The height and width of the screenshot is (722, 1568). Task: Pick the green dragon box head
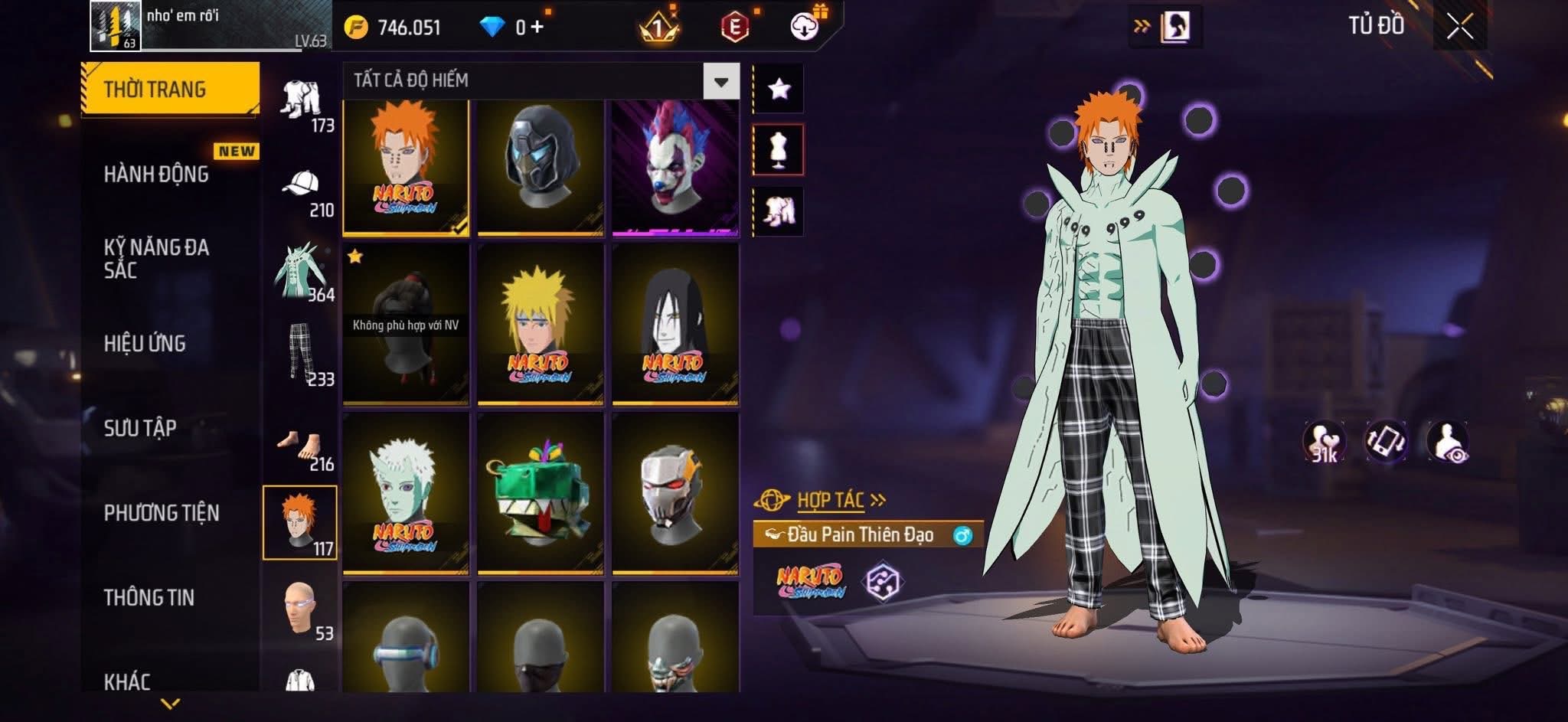click(540, 492)
